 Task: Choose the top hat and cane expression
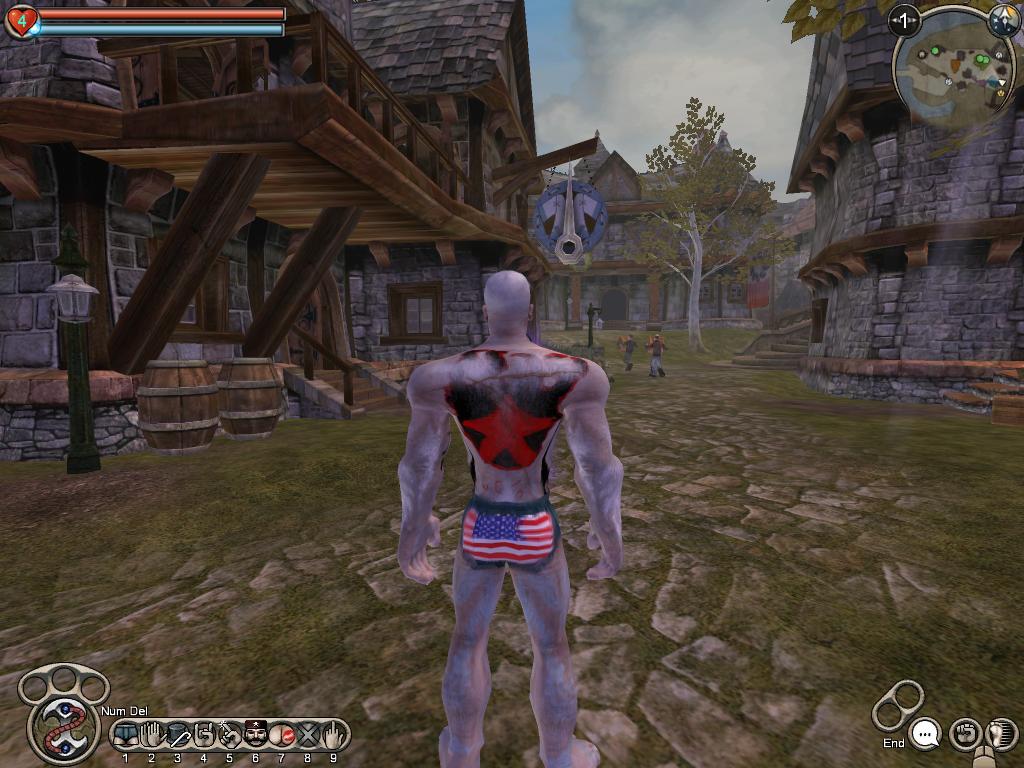pyautogui.click(x=178, y=736)
